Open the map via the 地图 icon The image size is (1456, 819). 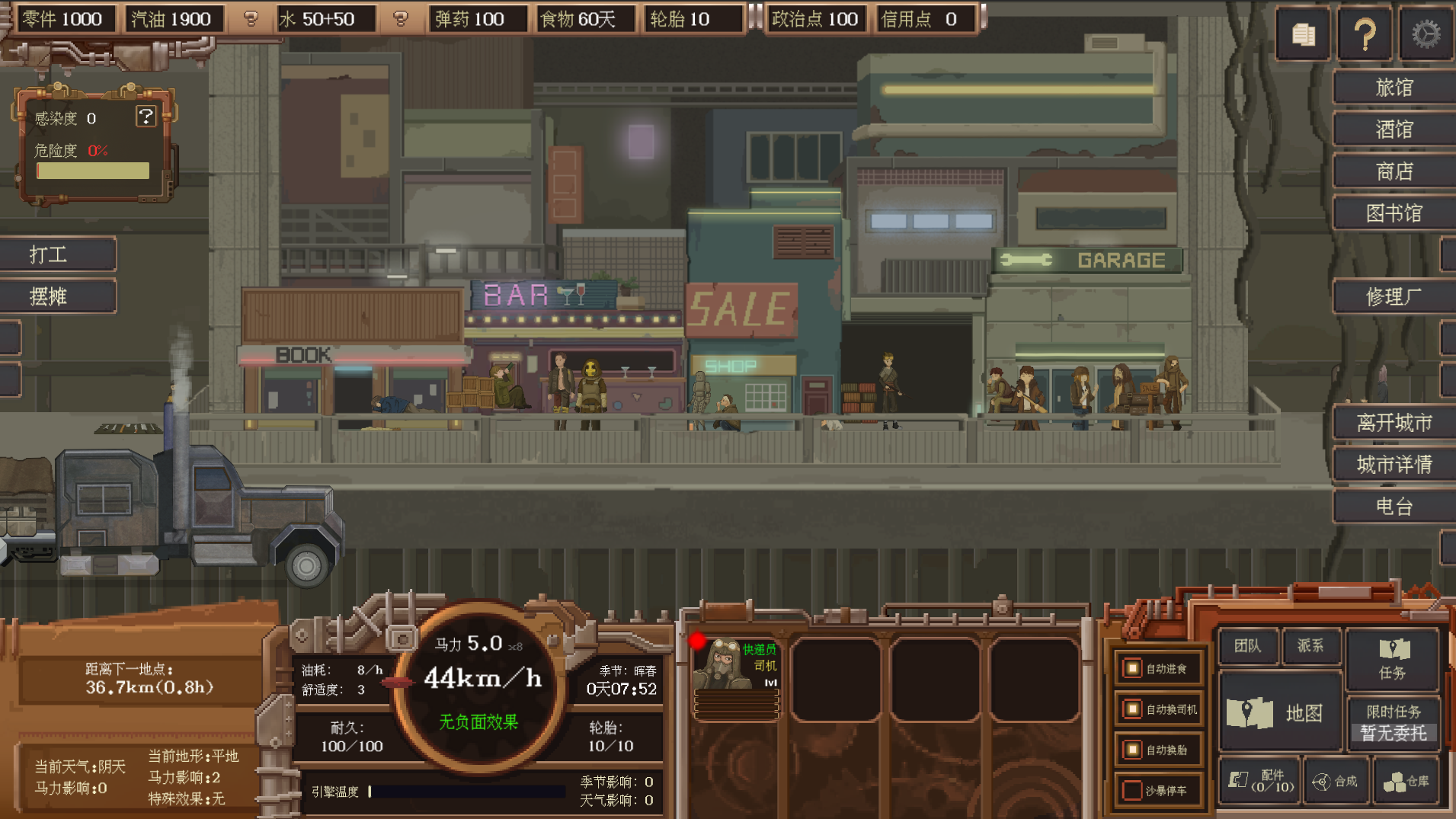pyautogui.click(x=1282, y=711)
